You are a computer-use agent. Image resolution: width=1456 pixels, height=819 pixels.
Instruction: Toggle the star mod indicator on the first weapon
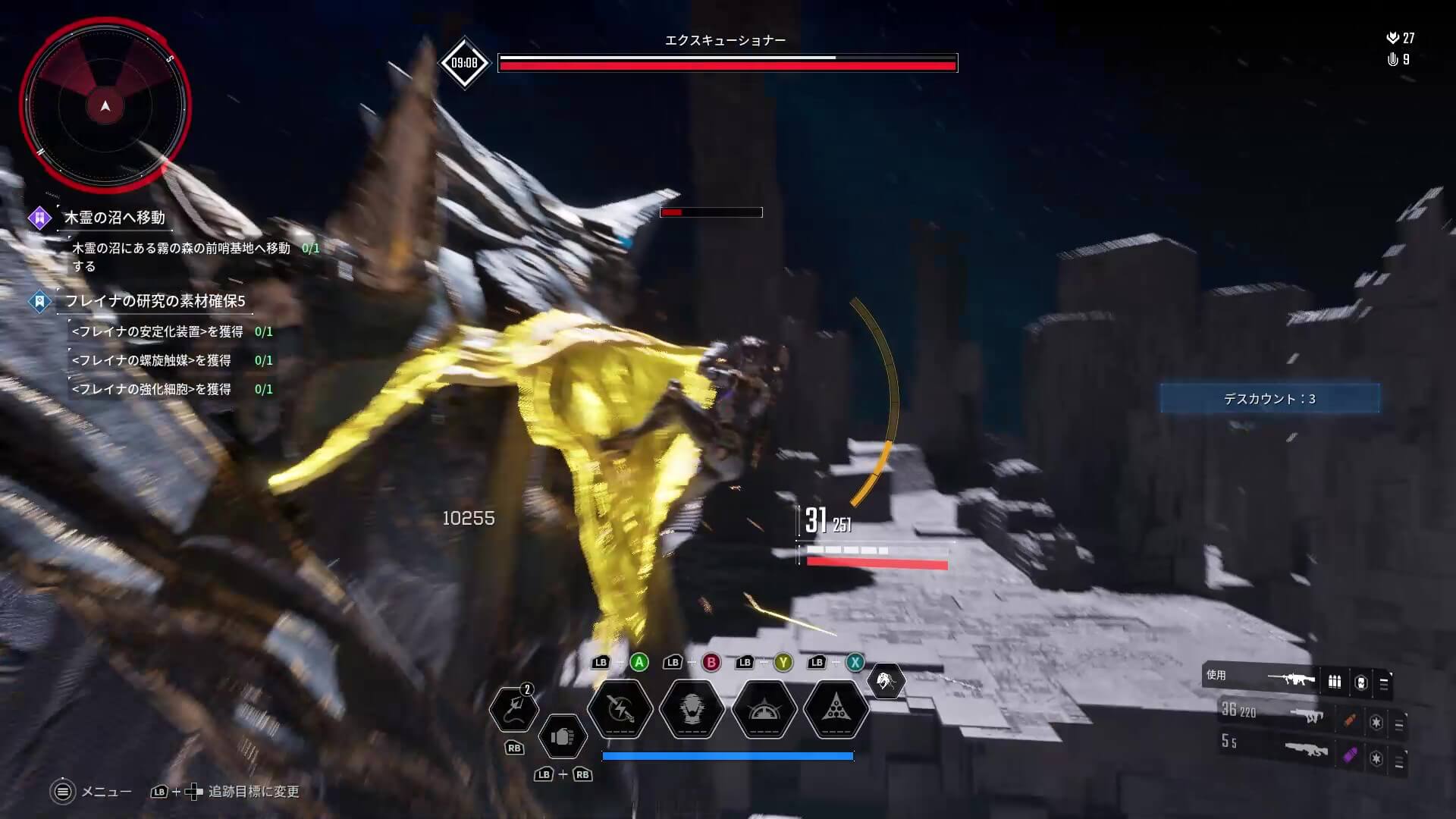point(1377,723)
